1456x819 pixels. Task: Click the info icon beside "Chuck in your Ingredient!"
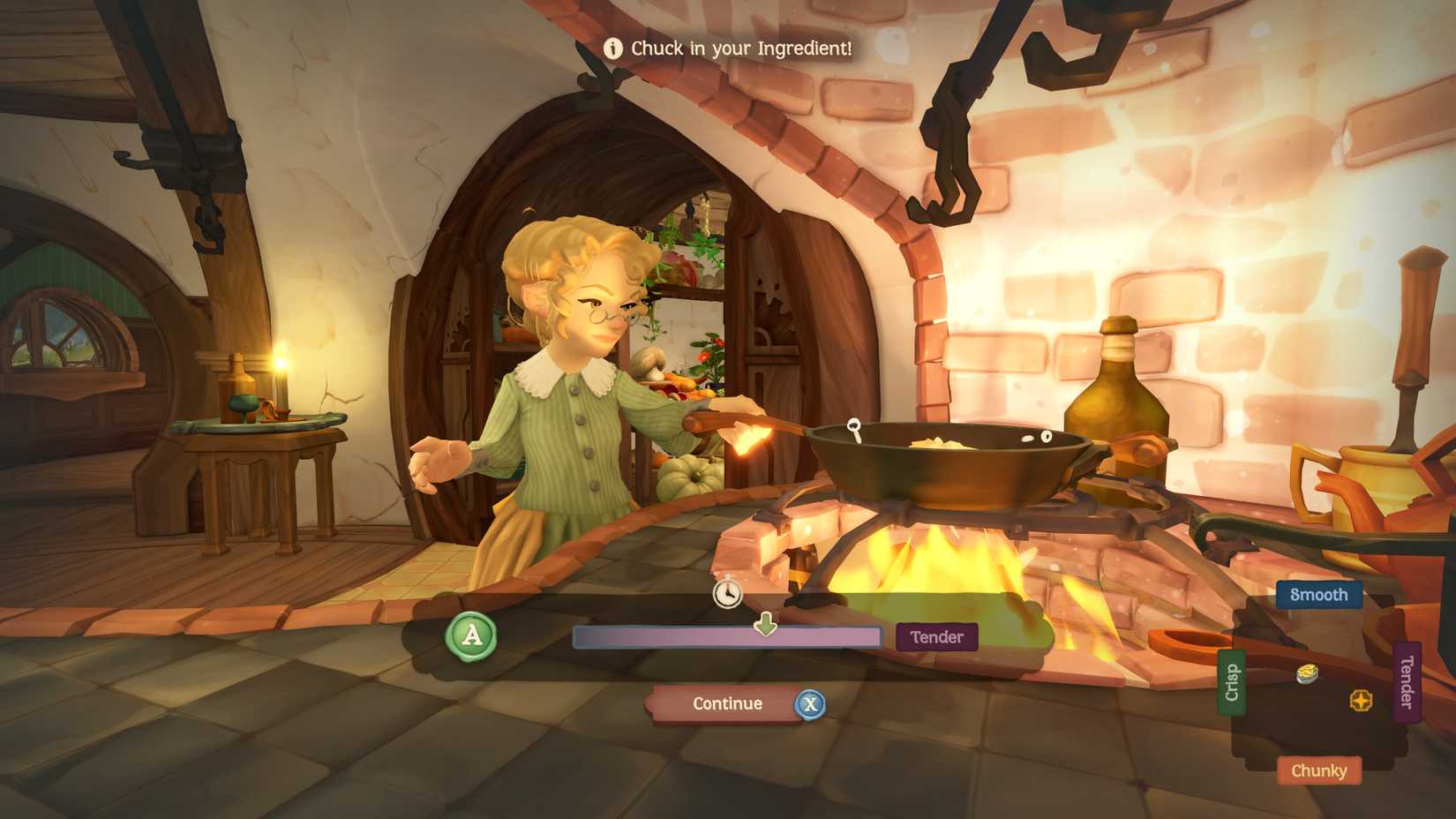point(612,49)
